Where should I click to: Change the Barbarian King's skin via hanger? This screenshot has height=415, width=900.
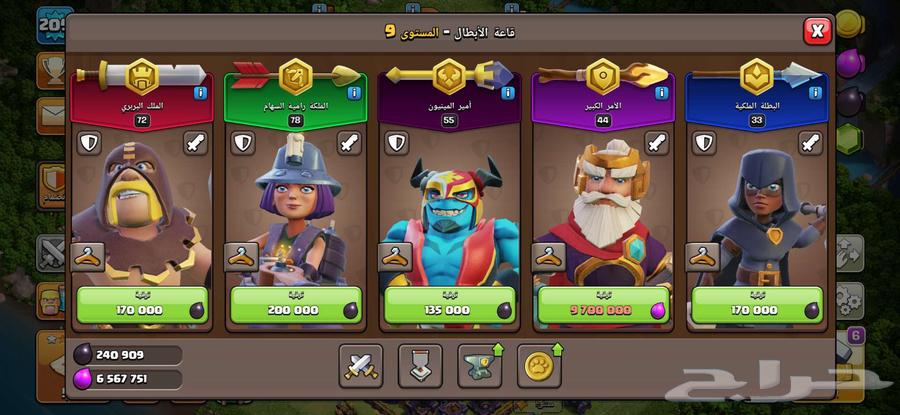87,257
